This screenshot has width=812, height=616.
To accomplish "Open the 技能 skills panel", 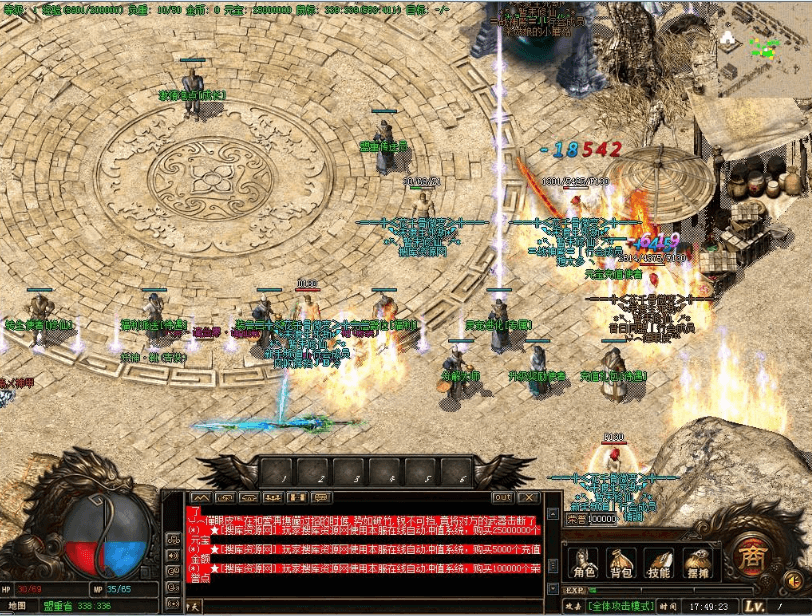I will click(x=659, y=562).
